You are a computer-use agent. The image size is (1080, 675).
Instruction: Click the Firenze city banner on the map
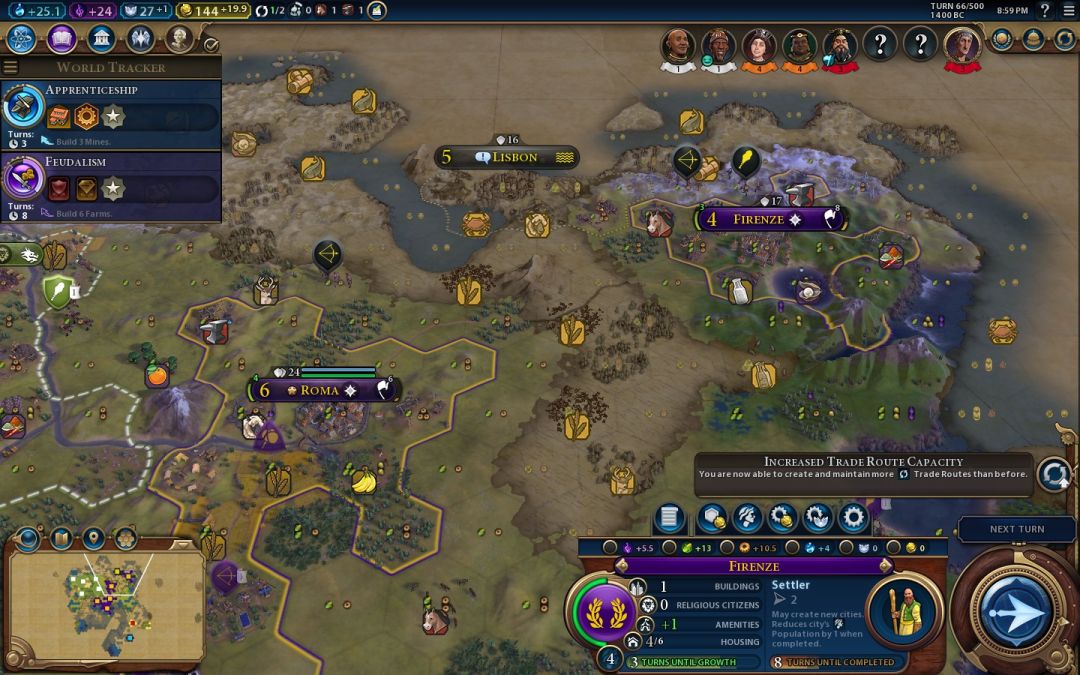[767, 219]
